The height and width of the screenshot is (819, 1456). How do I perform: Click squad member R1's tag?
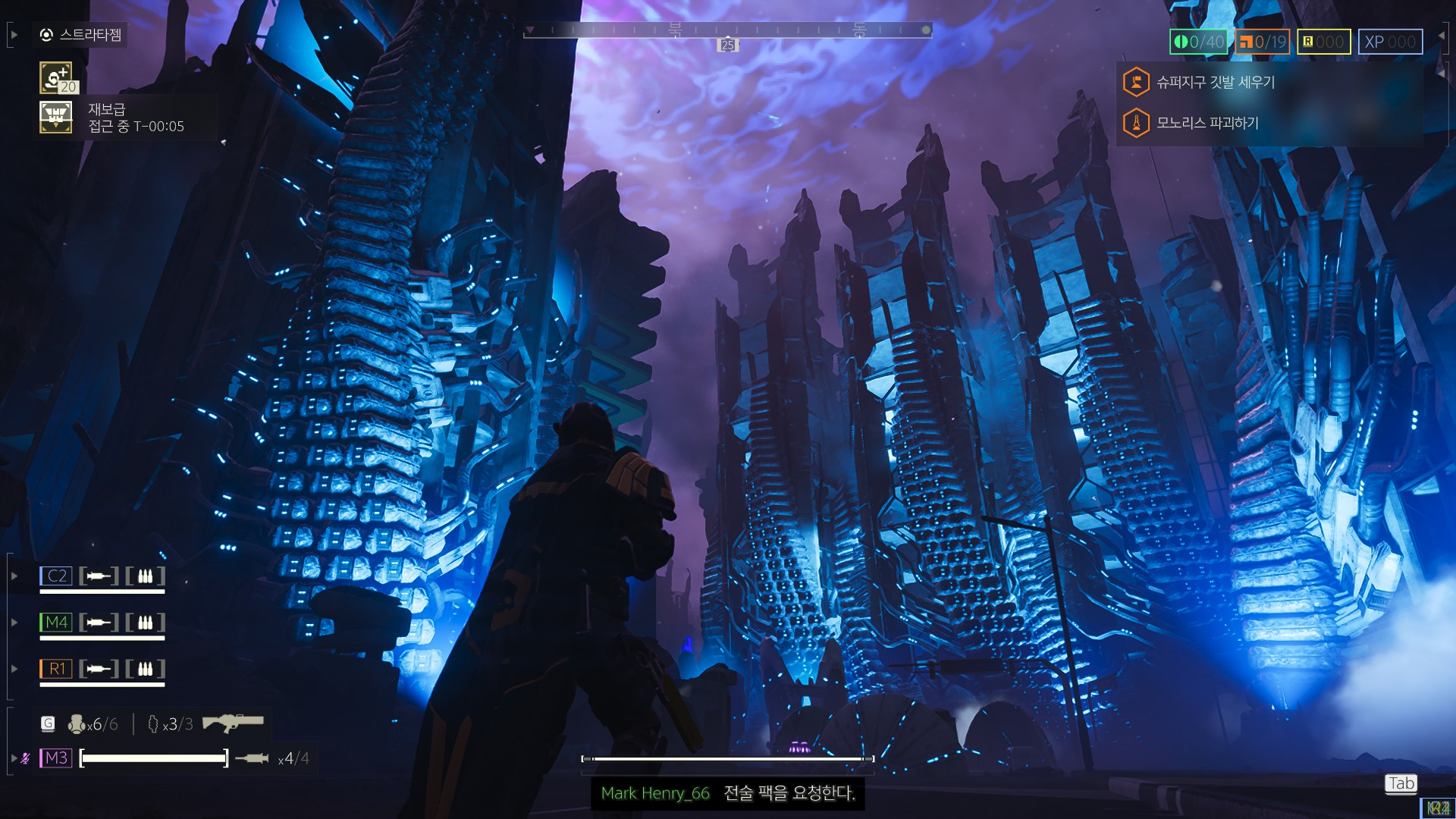point(56,669)
